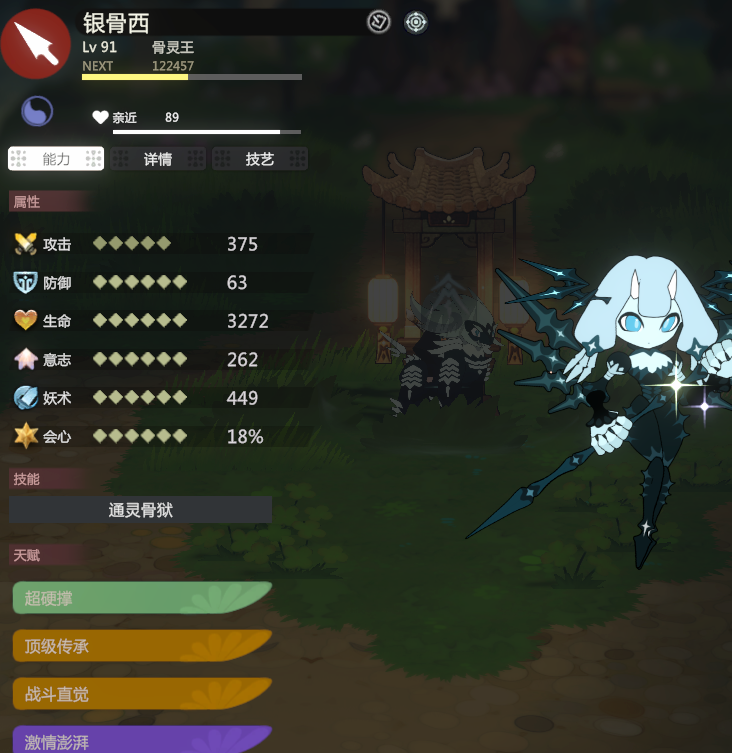This screenshot has width=732, height=753.
Task: Click the yin-yang element icon
Action: (37, 111)
